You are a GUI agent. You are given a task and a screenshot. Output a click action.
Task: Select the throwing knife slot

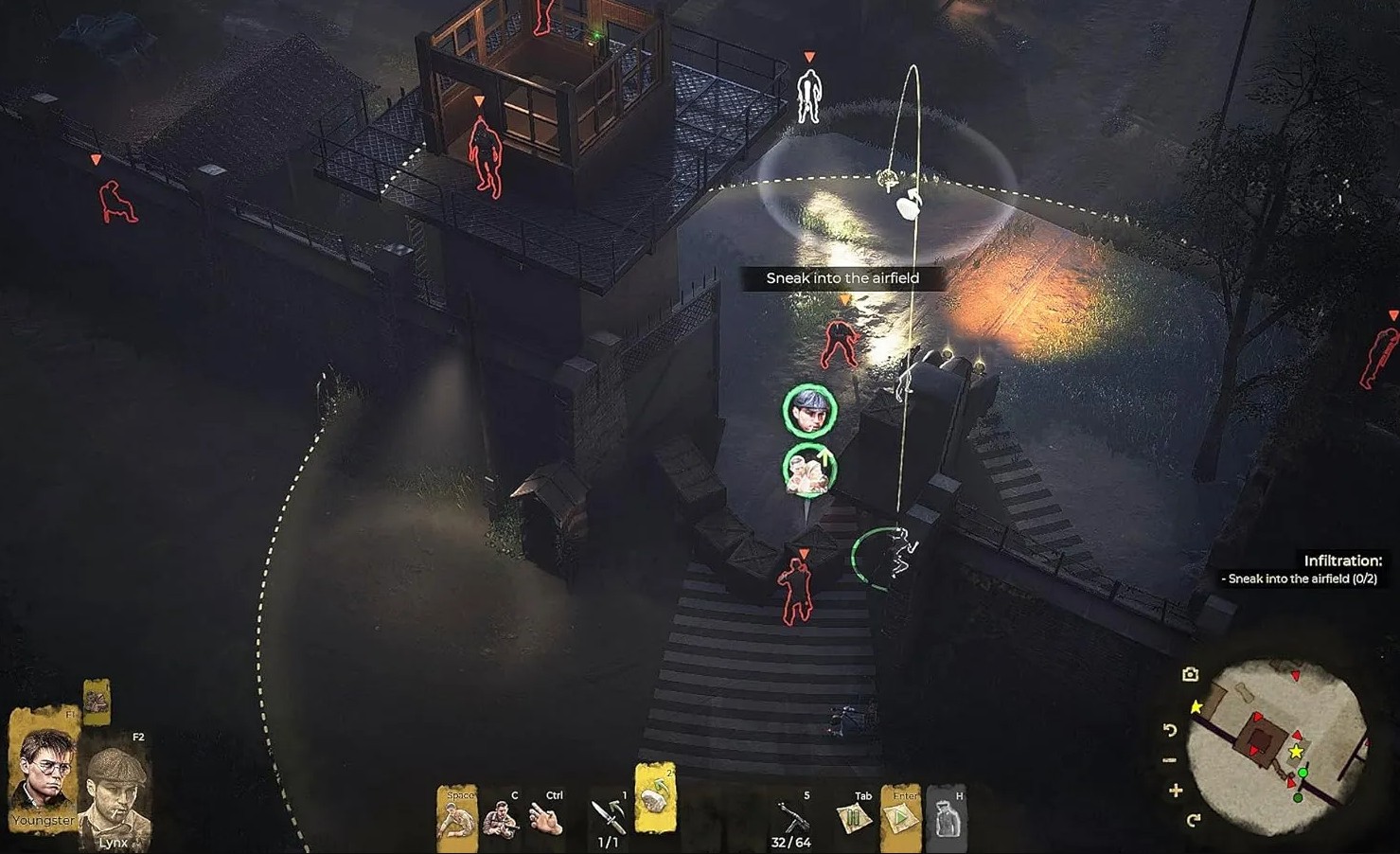pyautogui.click(x=608, y=816)
